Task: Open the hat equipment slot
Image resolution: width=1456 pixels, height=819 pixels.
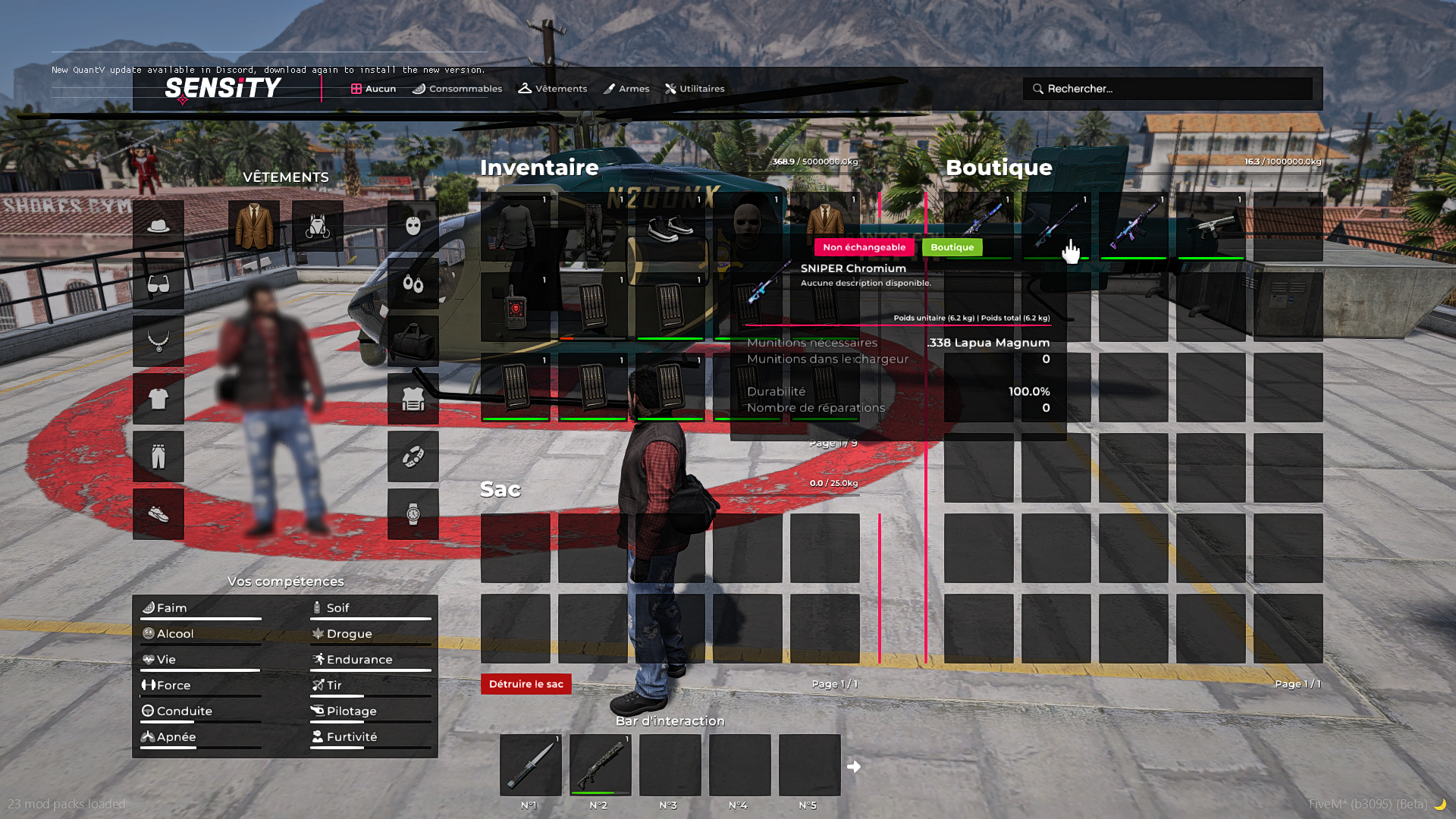Action: pyautogui.click(x=158, y=226)
